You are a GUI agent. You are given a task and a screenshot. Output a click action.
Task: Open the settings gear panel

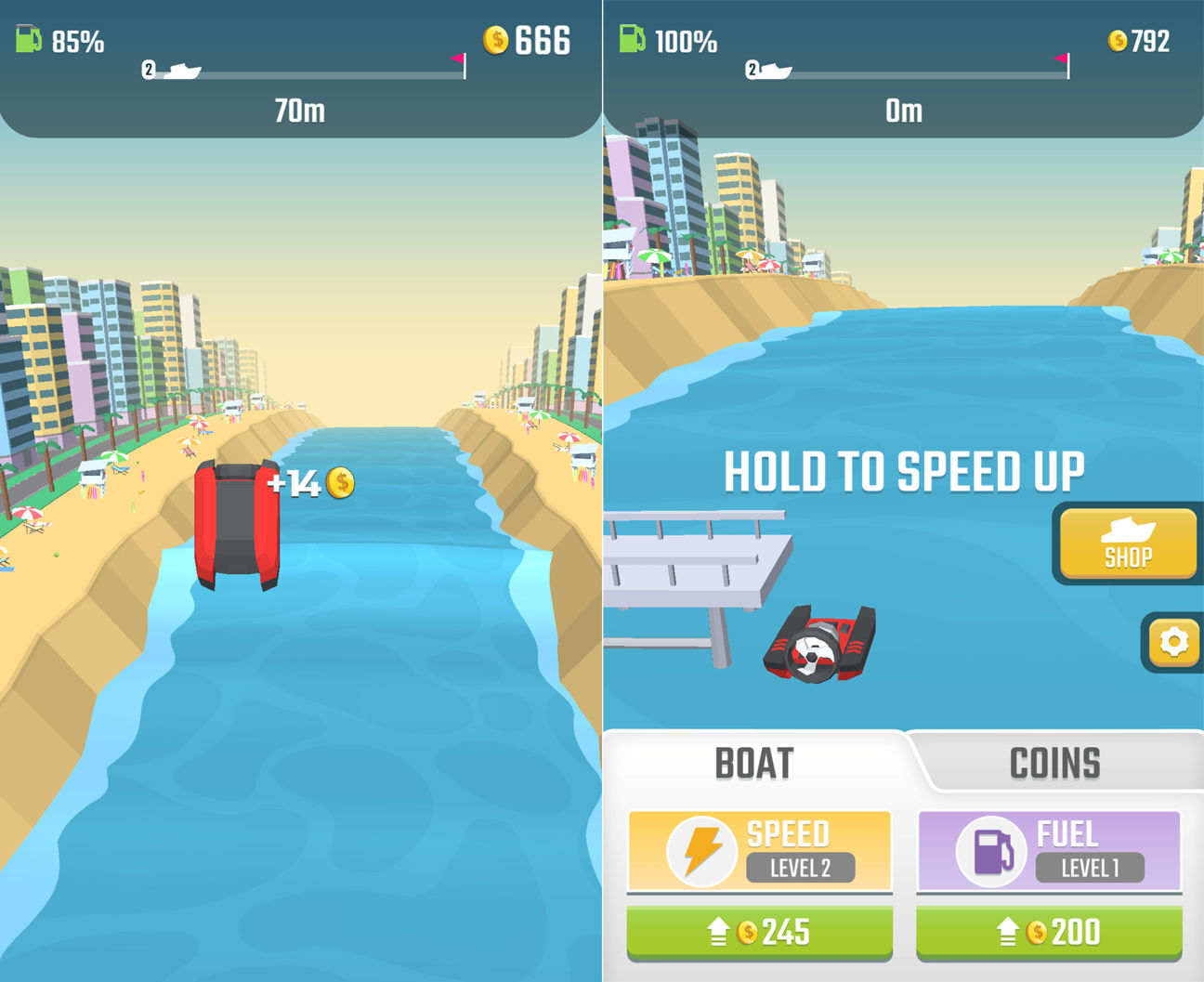coord(1173,641)
